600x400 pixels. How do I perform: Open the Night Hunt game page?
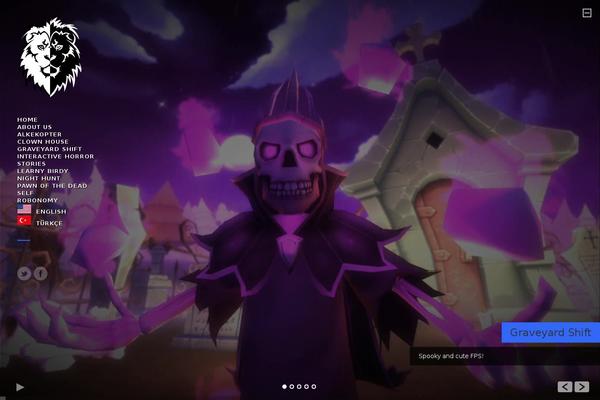38,178
